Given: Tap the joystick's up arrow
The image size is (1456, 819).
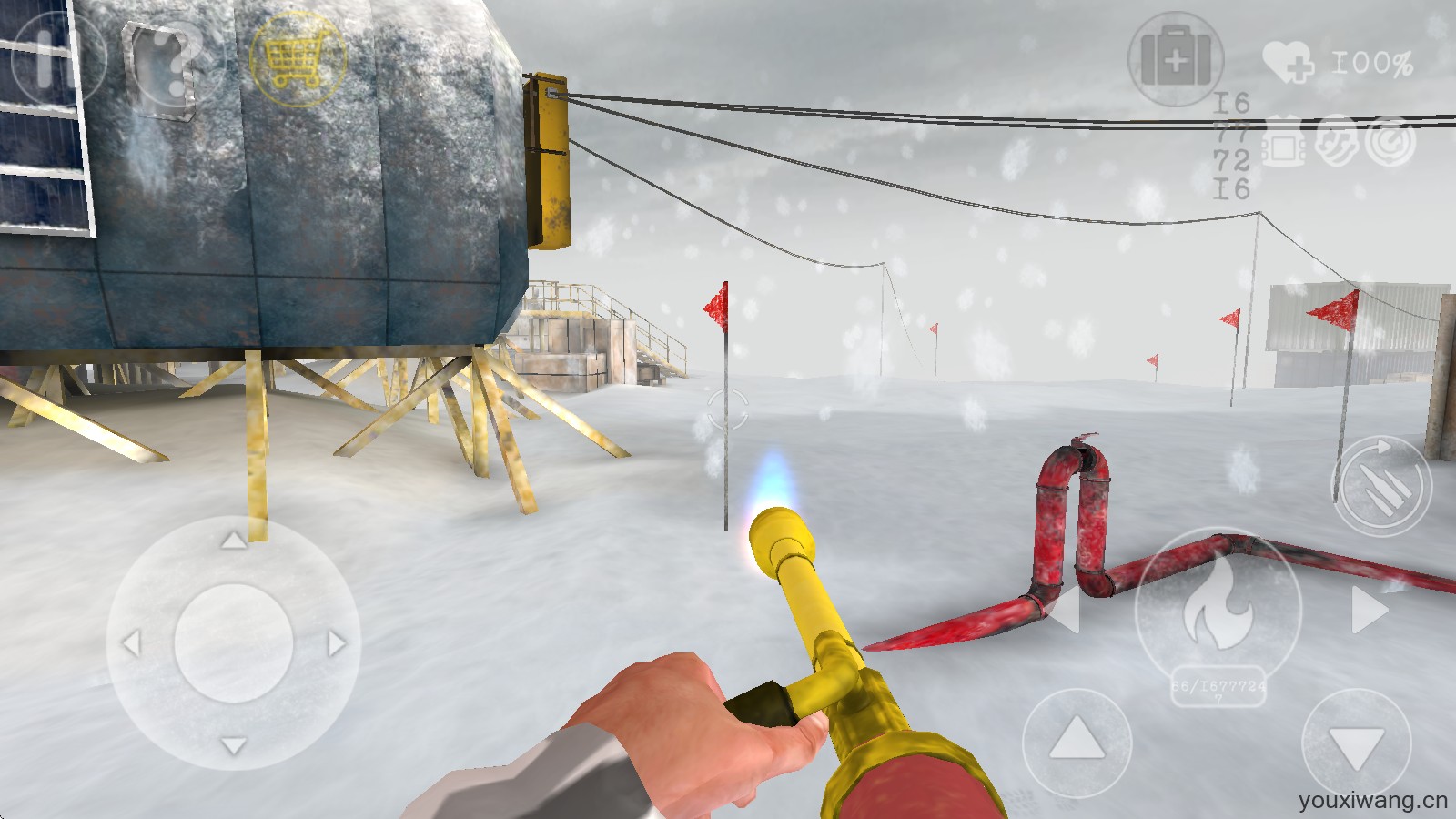Looking at the screenshot, I should coord(233,541).
